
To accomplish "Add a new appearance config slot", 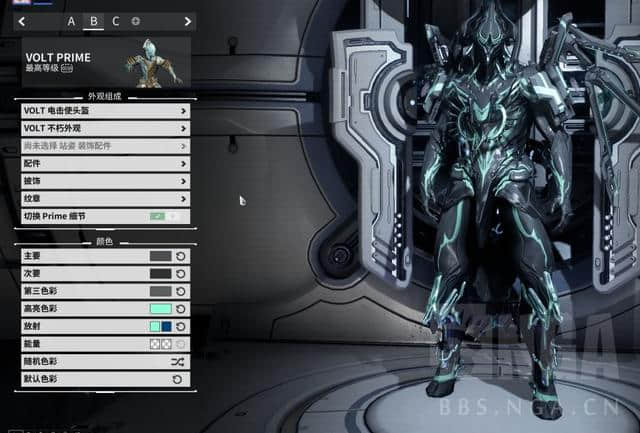I will [136, 21].
